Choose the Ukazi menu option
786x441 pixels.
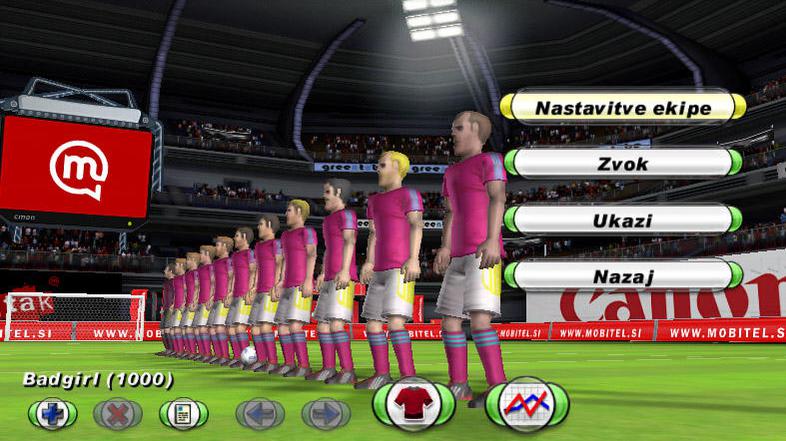623,219
